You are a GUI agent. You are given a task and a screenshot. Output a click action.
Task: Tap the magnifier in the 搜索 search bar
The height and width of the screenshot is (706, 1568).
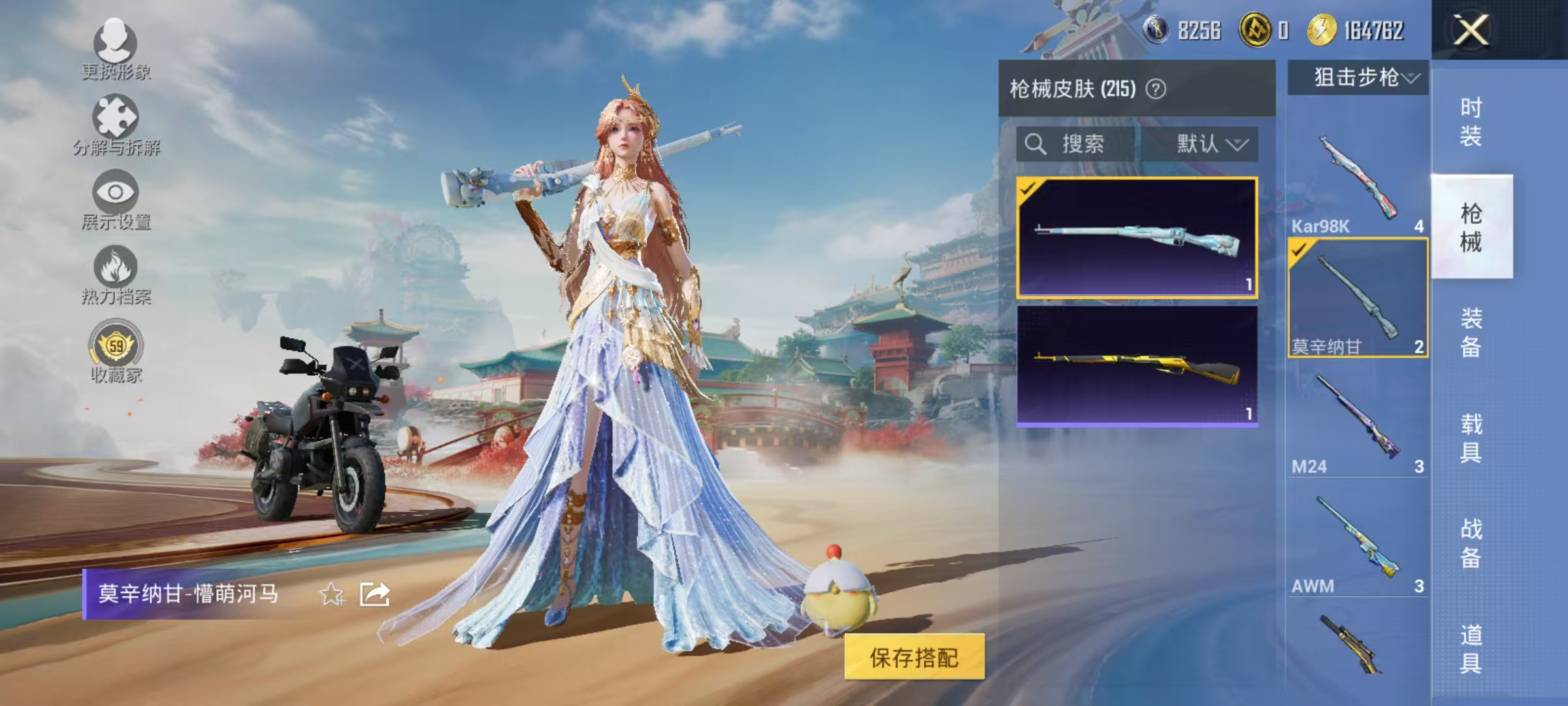point(1036,144)
